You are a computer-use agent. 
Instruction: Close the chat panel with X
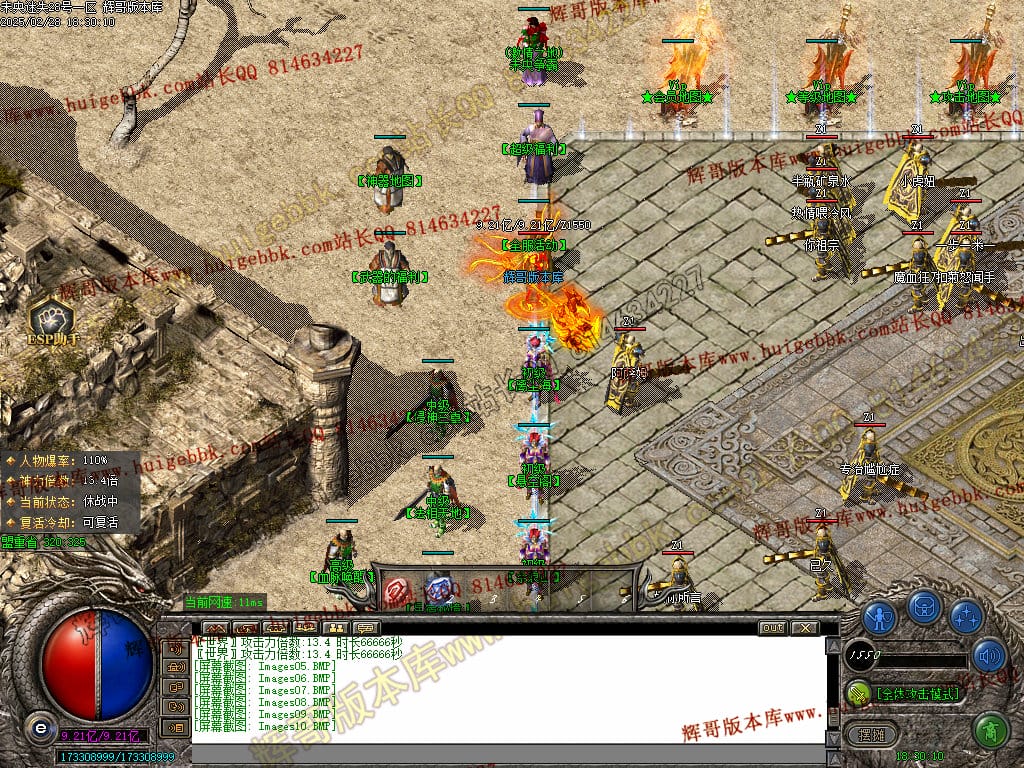click(x=804, y=628)
